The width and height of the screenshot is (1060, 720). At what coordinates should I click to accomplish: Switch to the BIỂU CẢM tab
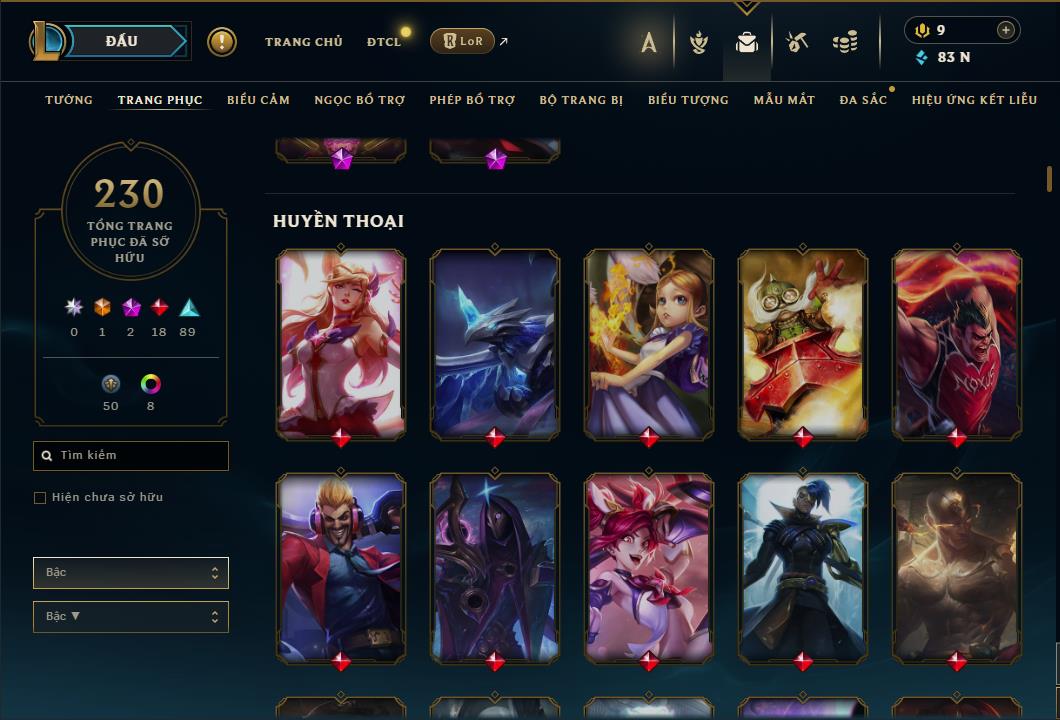point(258,100)
